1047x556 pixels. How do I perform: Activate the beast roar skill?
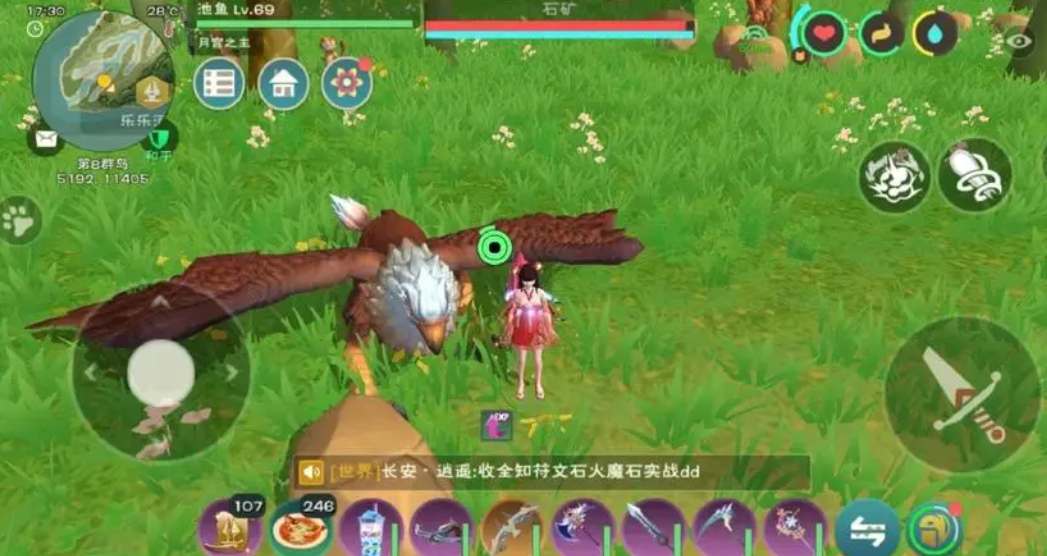894,176
